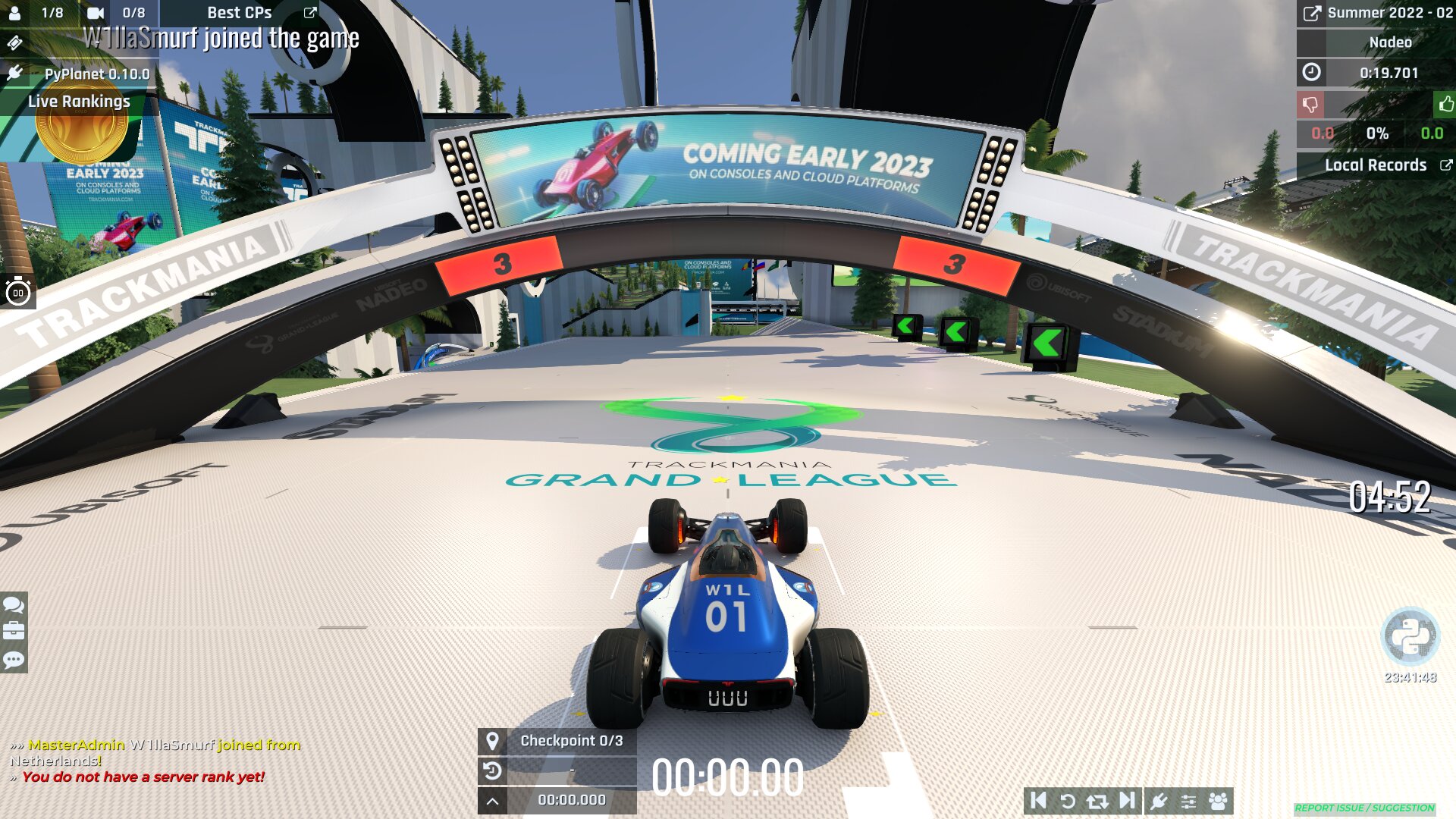
Task: Click the speech bubble with dots icon
Action: (12, 660)
